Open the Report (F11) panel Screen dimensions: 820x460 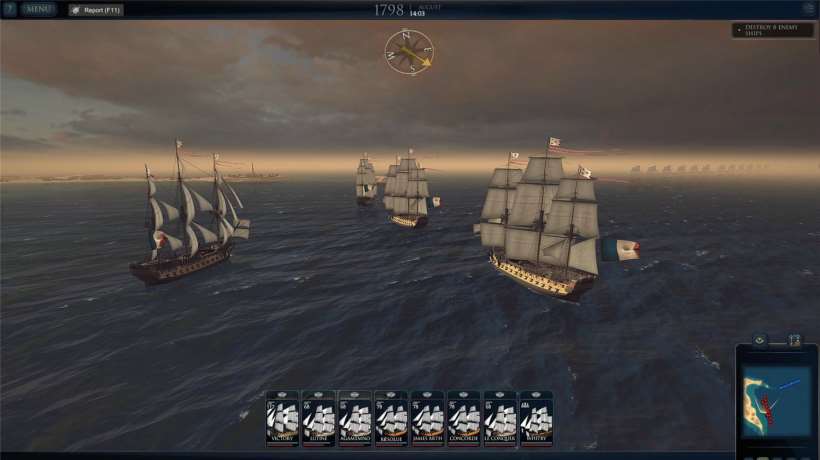(96, 10)
